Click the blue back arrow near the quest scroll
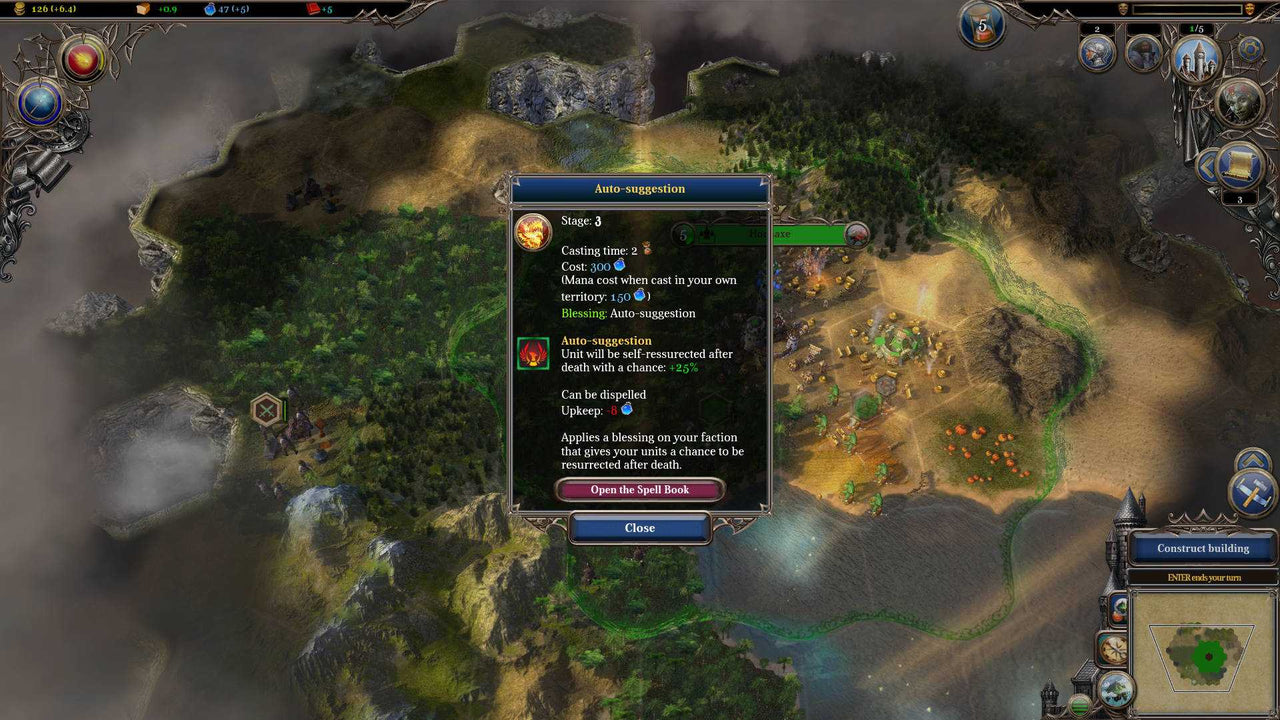 [x=1208, y=164]
